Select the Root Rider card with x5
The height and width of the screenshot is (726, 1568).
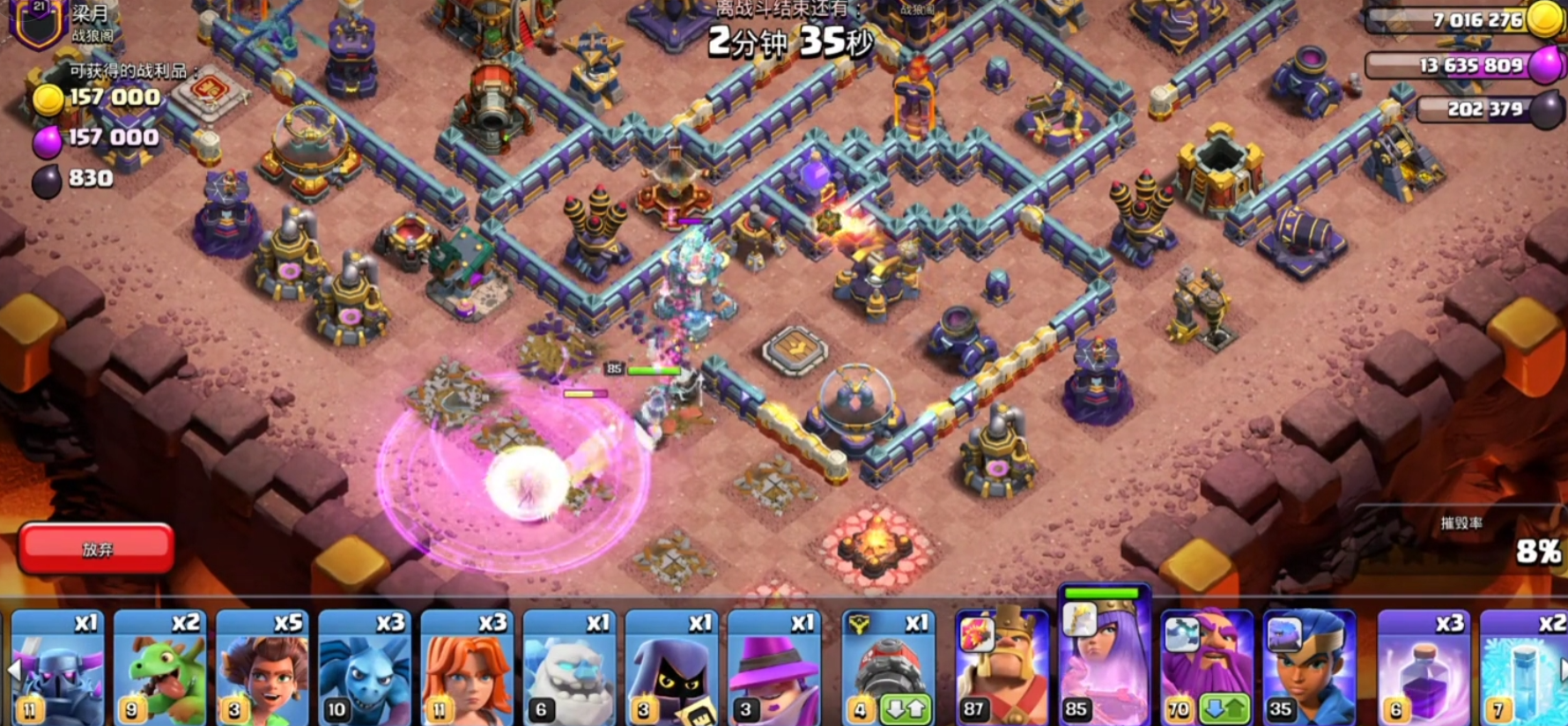(263, 668)
